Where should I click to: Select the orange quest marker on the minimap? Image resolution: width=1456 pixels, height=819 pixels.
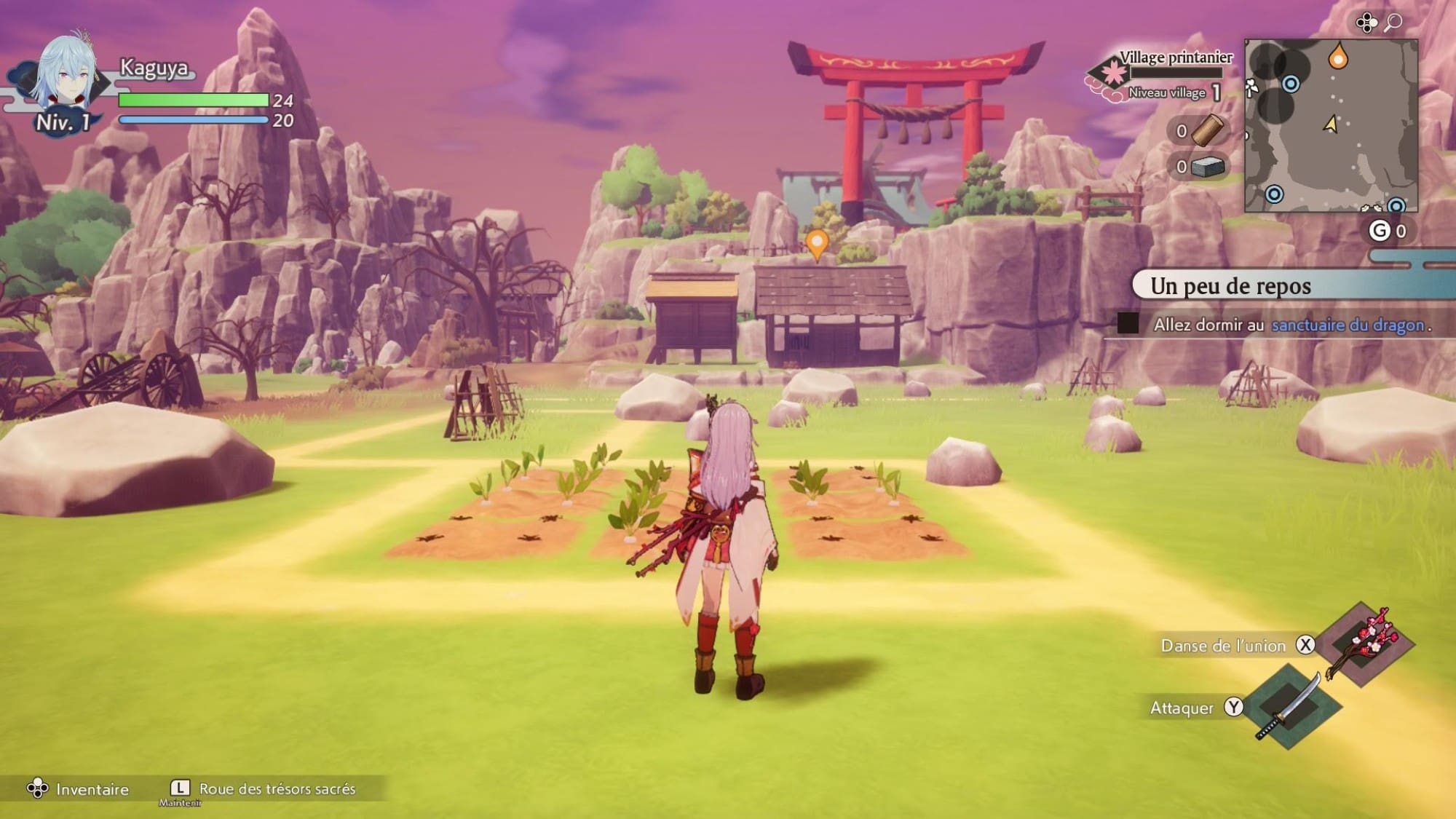[x=1337, y=56]
